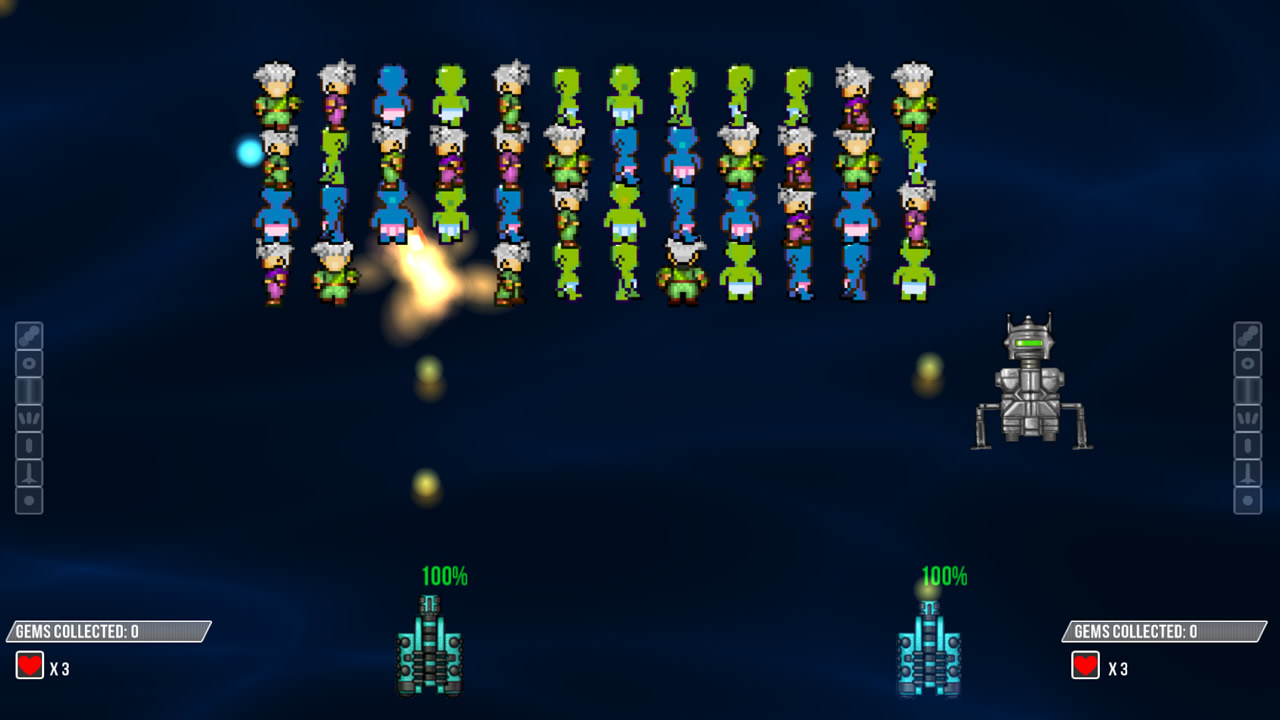
Task: Expand the right GEMS COLLECTED panel
Action: pos(1165,631)
